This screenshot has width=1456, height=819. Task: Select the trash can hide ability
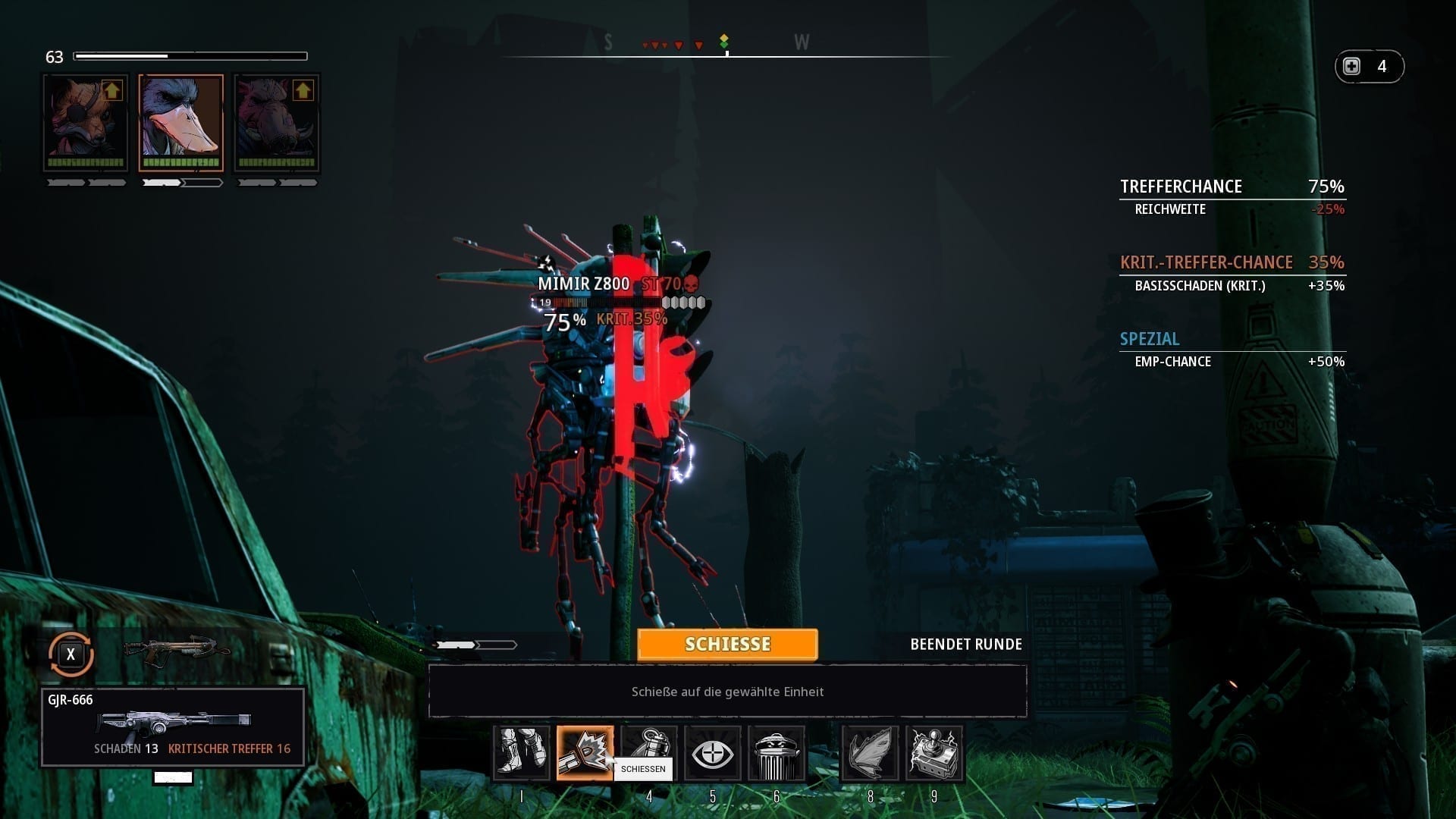(777, 753)
